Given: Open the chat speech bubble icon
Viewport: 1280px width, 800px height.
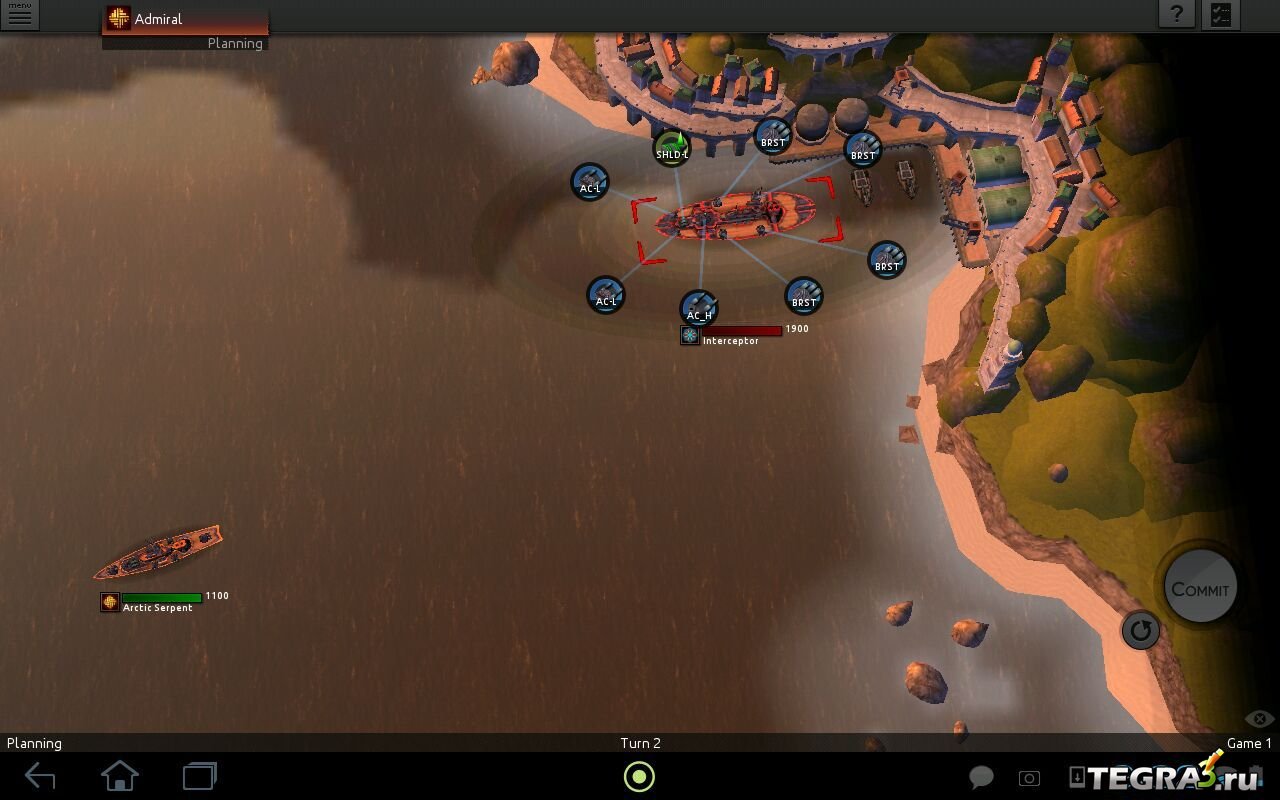Looking at the screenshot, I should click(982, 778).
